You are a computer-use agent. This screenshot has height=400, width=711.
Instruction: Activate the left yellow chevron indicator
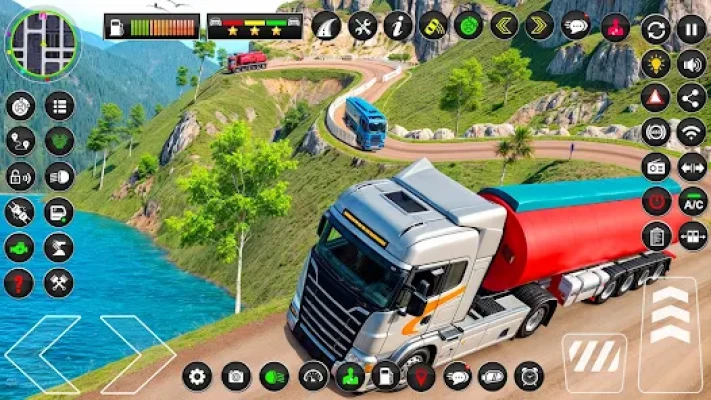[504, 25]
